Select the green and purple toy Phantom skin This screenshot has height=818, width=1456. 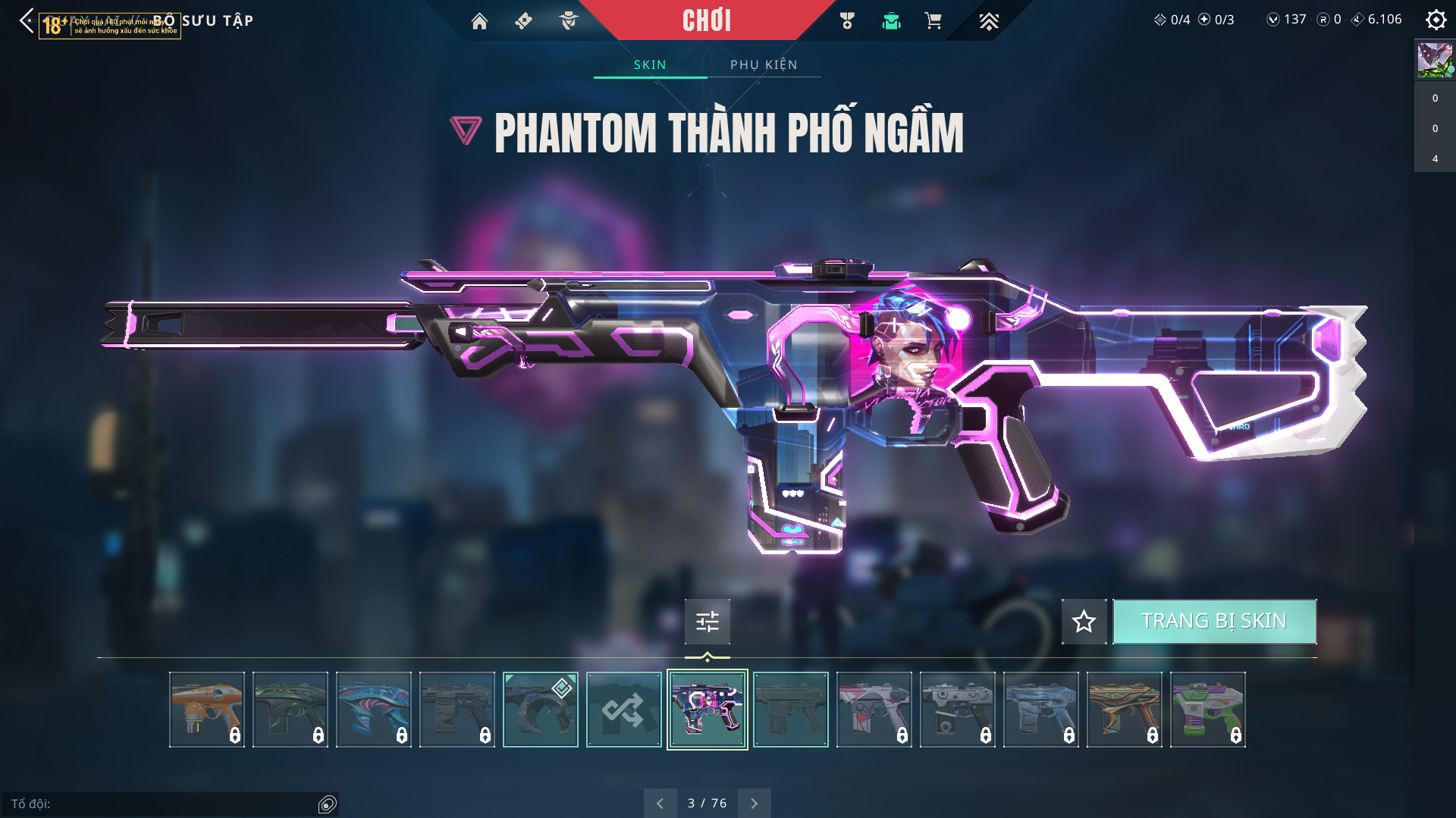[x=1207, y=710]
